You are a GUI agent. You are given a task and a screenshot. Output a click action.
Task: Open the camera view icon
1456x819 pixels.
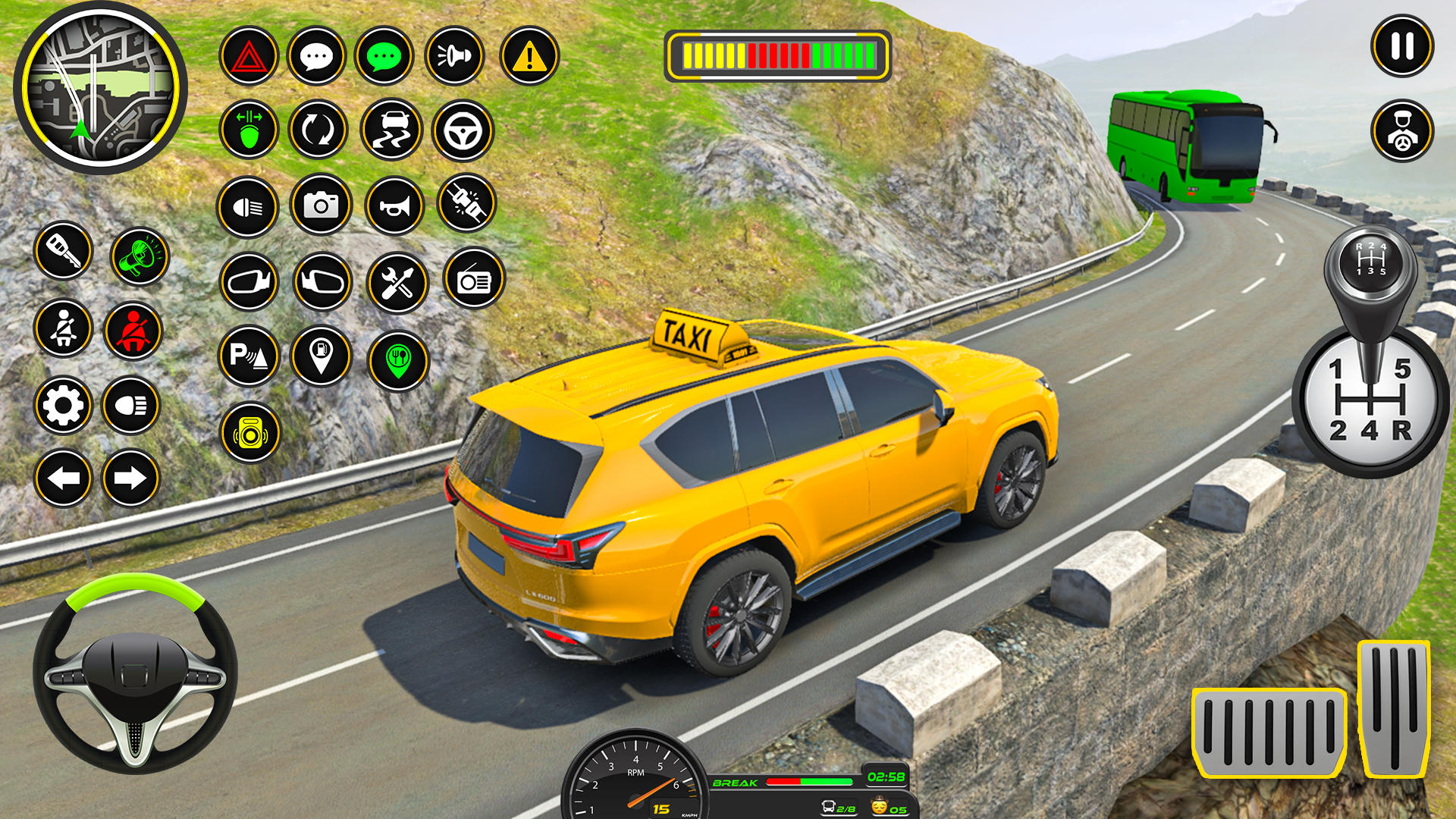[x=323, y=205]
